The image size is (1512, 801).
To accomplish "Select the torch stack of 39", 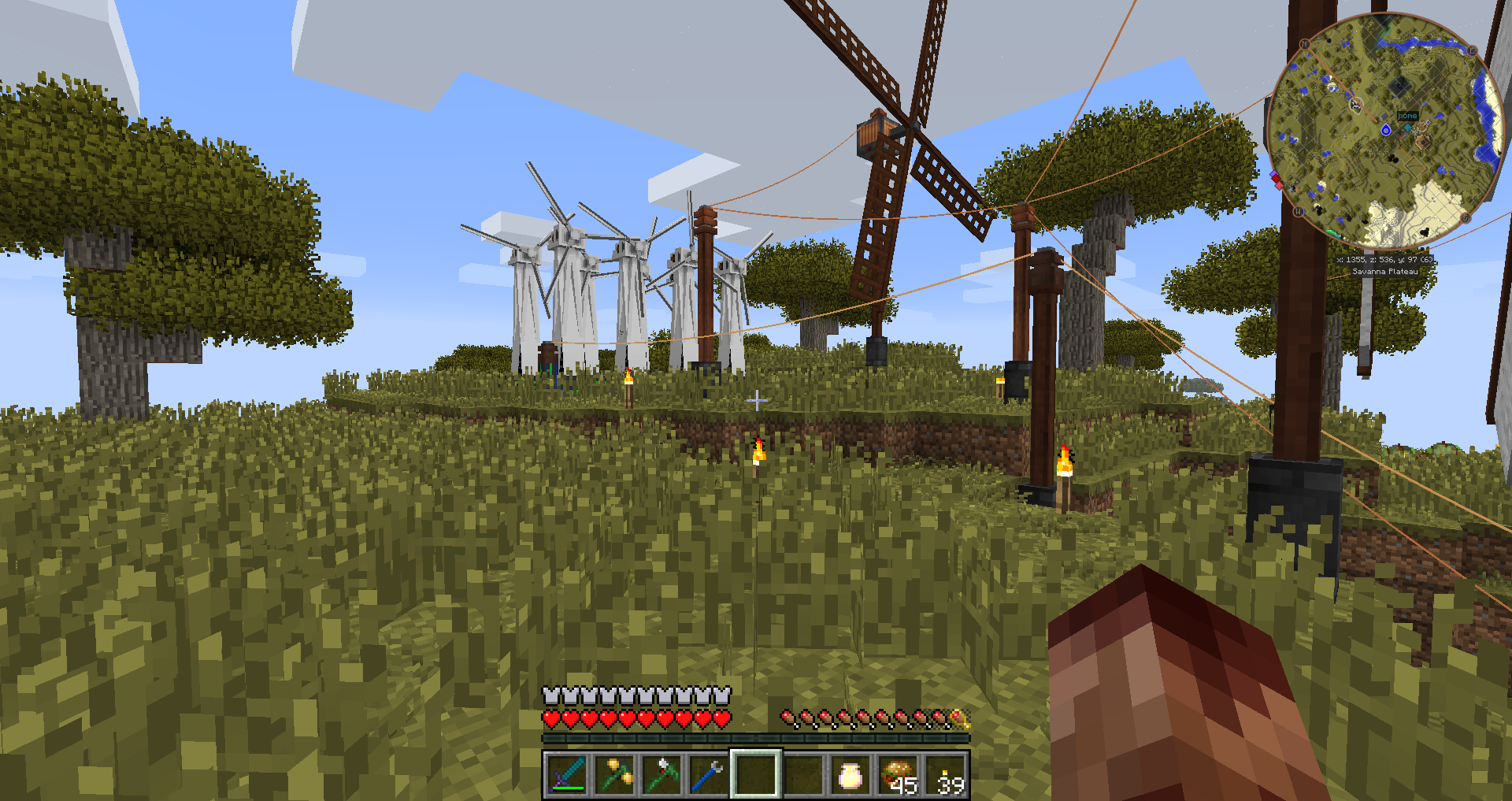I will (x=946, y=774).
